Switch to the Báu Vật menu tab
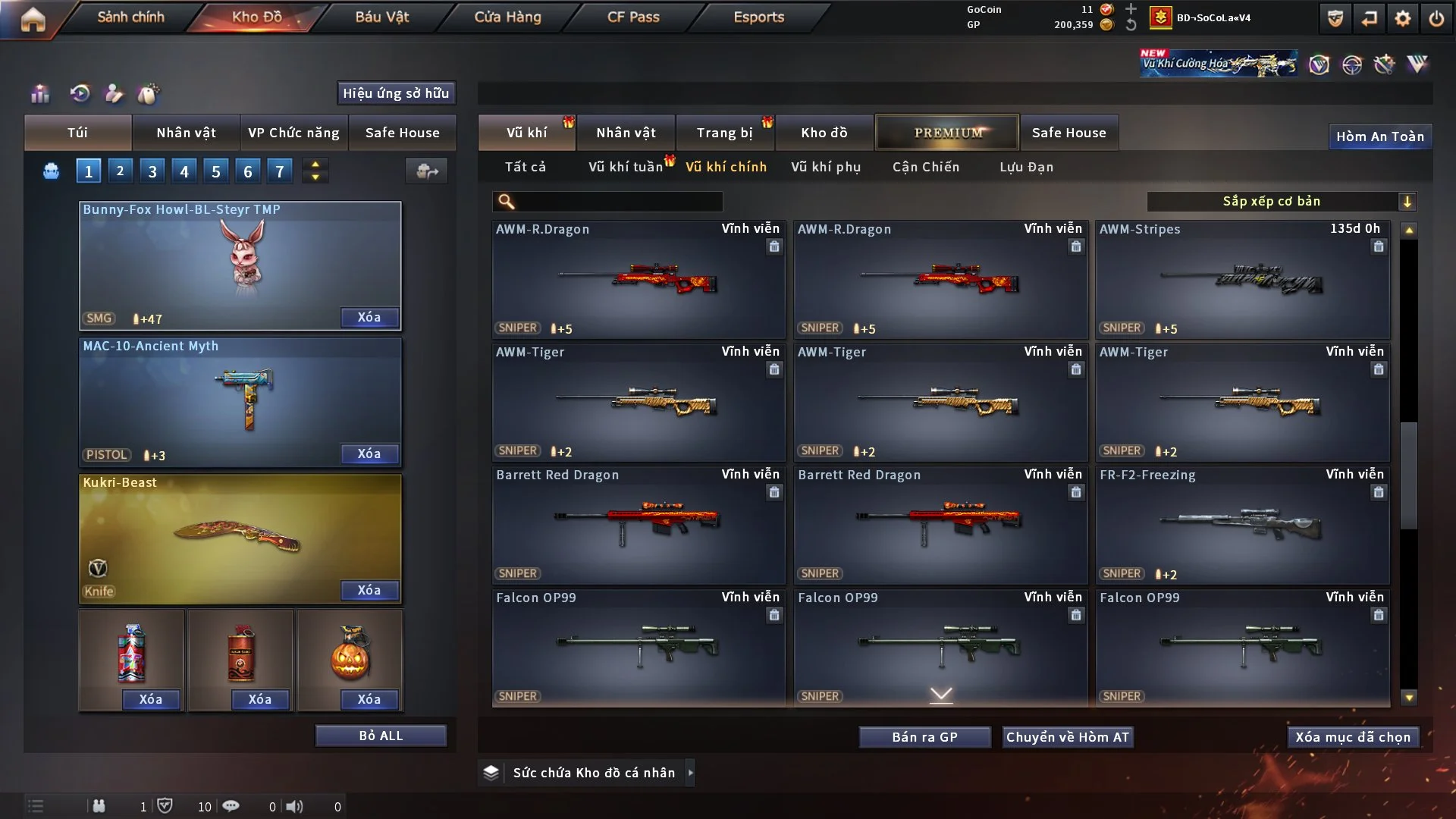Image resolution: width=1456 pixels, height=819 pixels. (381, 17)
